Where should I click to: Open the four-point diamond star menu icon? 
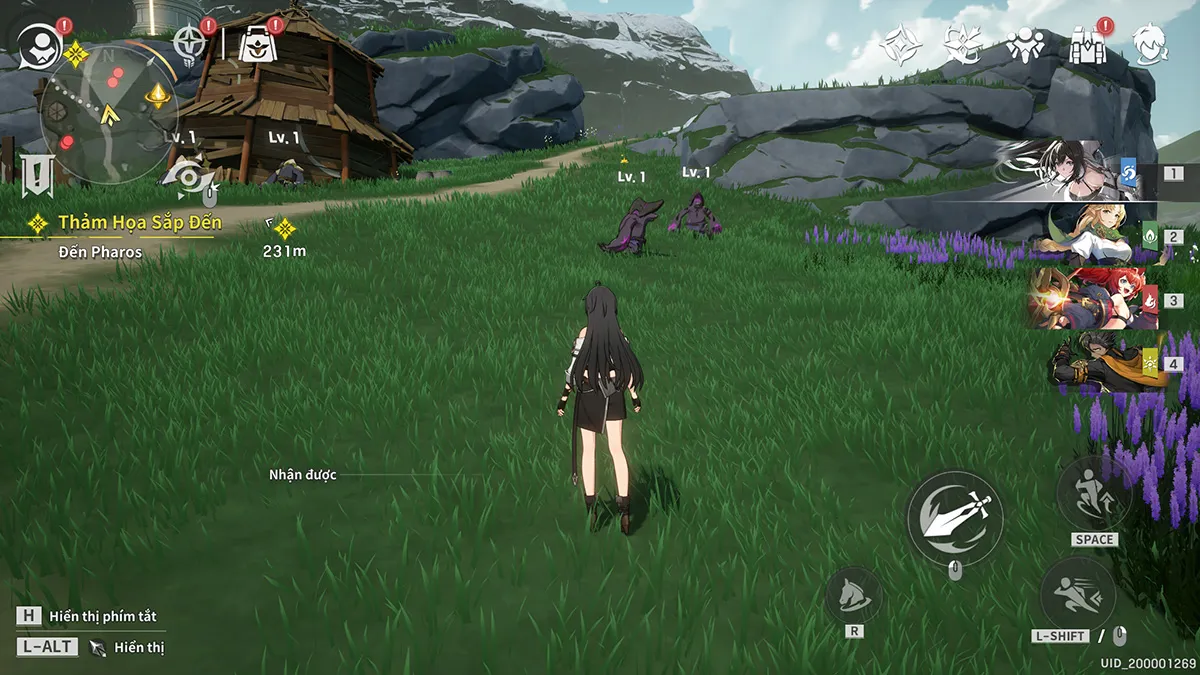(x=901, y=44)
